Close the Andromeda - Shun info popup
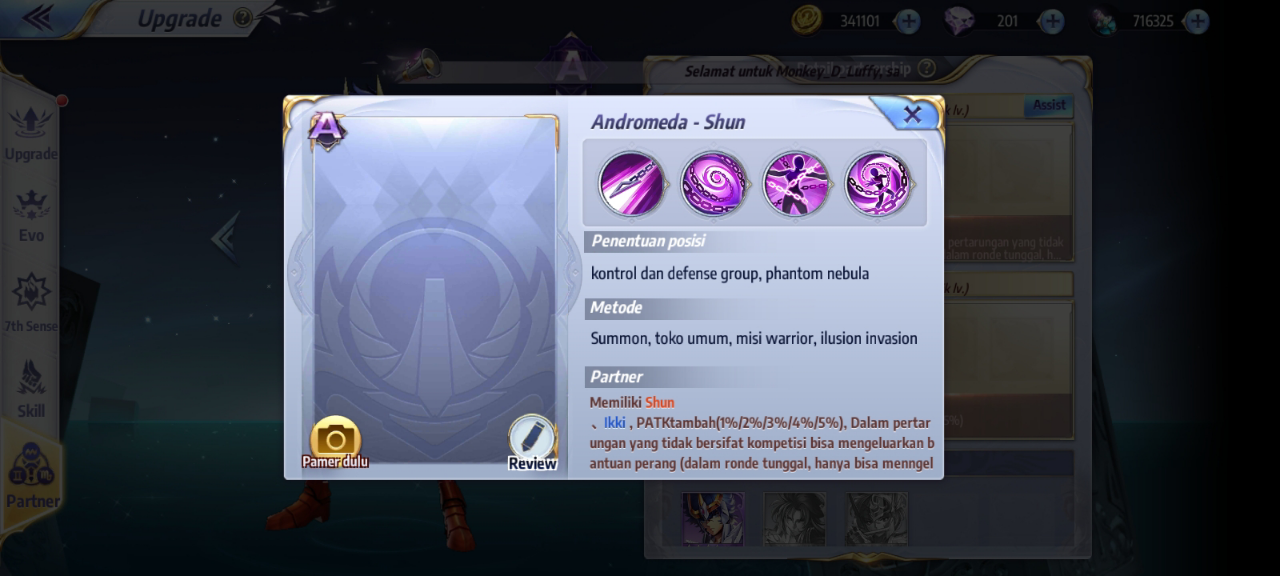The height and width of the screenshot is (576, 1280). pos(911,115)
